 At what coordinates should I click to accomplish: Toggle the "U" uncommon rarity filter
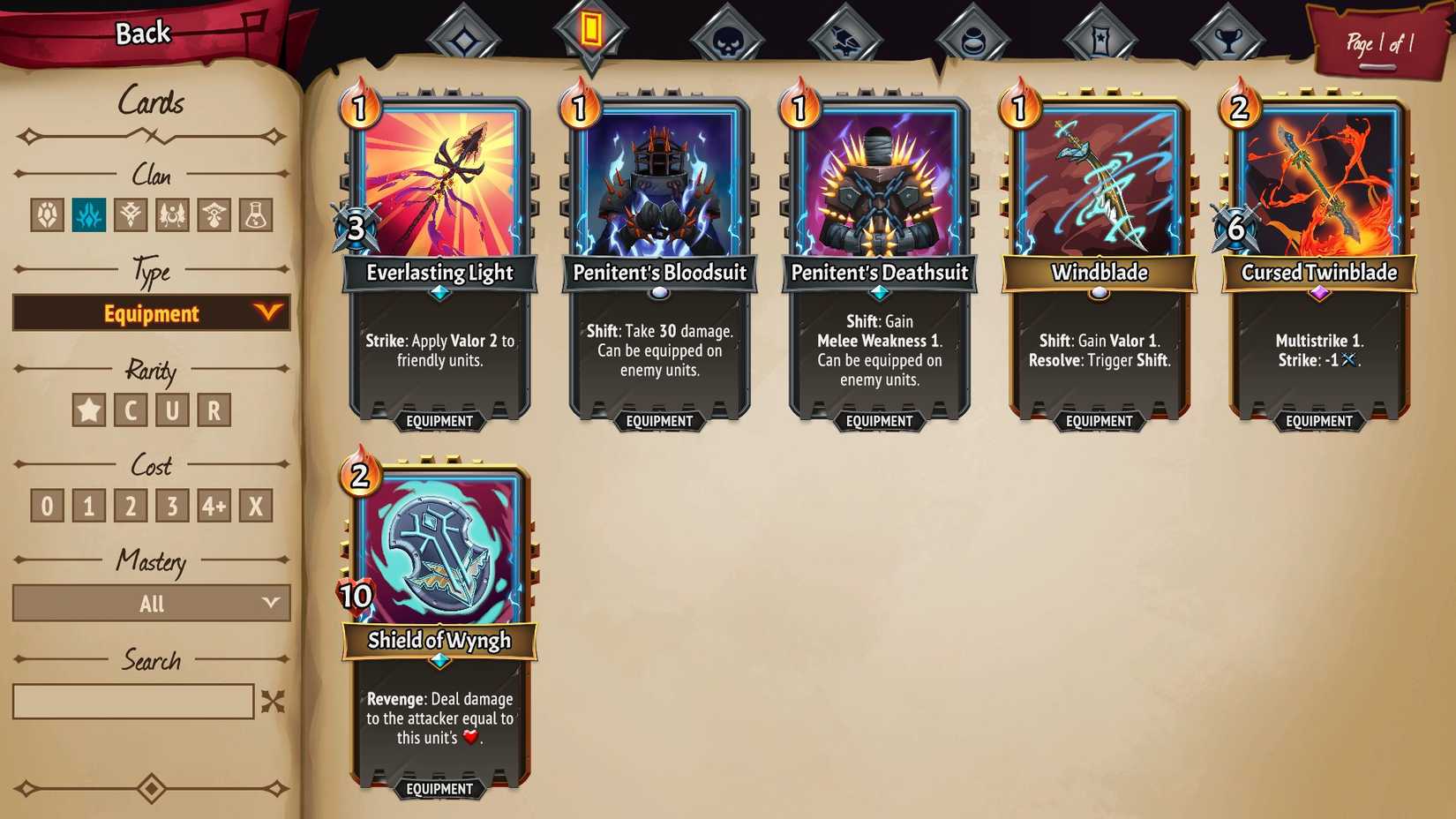click(173, 409)
